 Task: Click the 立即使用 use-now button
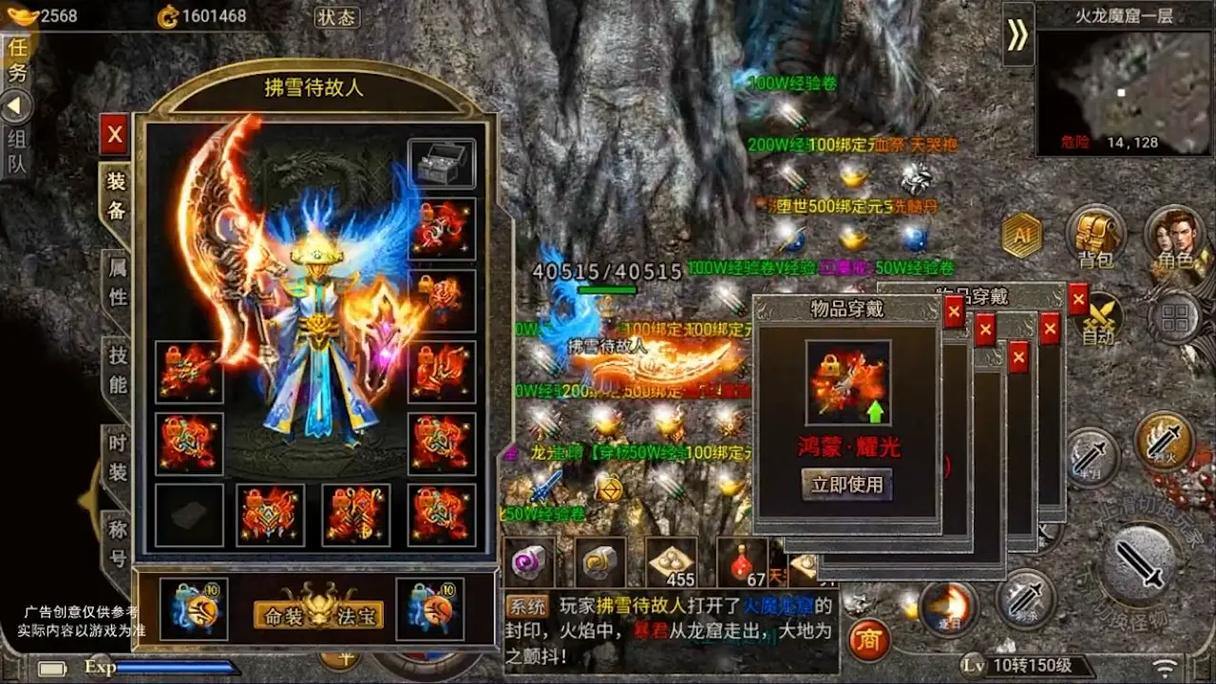point(846,485)
